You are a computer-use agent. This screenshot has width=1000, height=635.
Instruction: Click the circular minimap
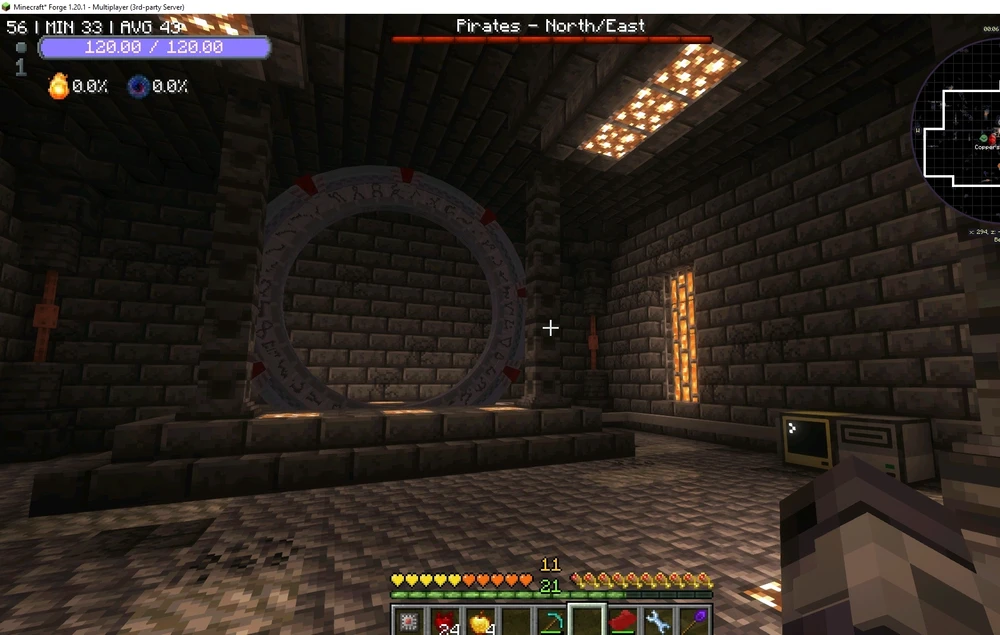pos(962,130)
